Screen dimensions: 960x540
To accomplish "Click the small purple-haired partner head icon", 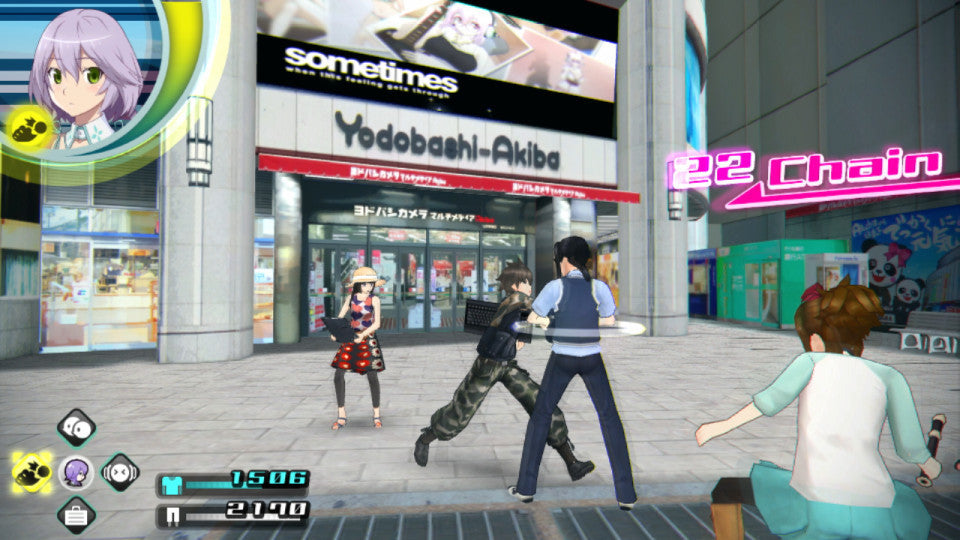I will (75, 471).
